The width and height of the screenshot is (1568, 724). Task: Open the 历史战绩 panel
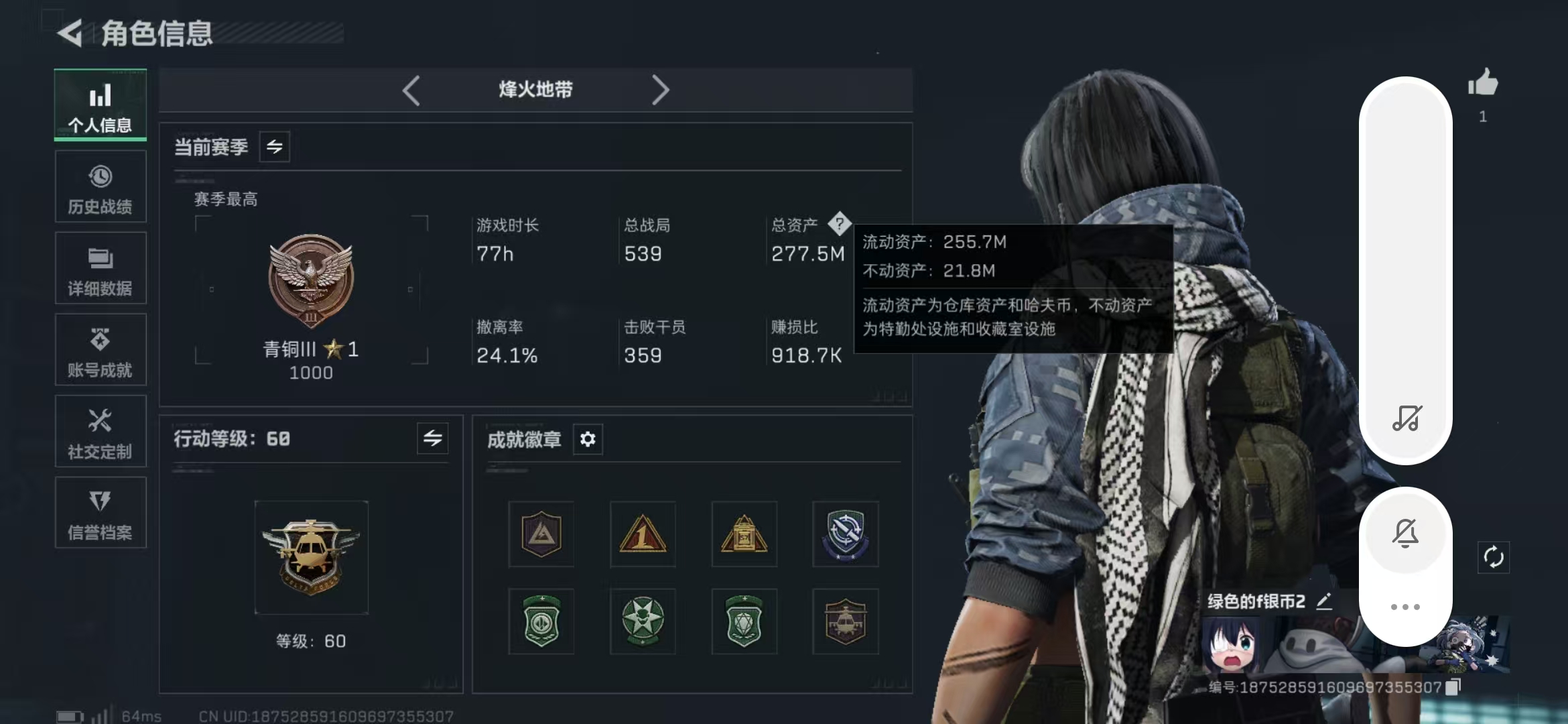(100, 186)
